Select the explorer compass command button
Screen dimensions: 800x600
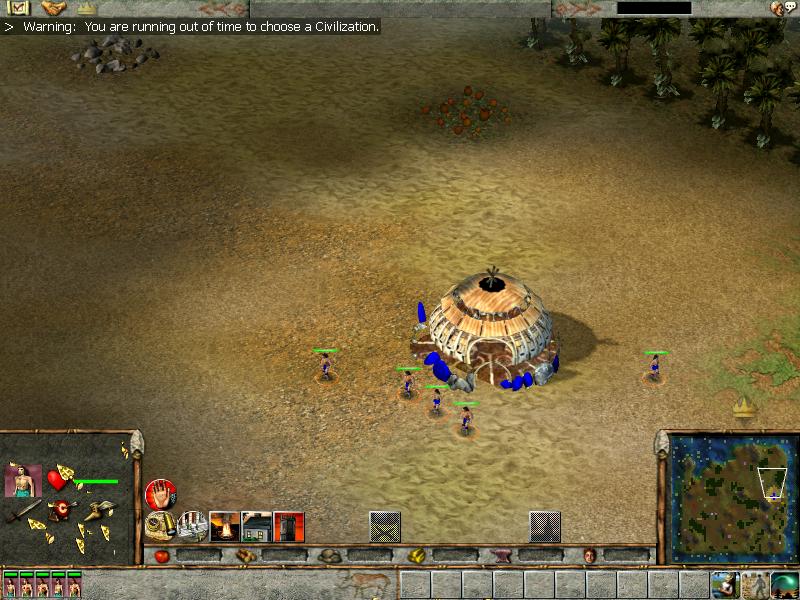pos(160,525)
